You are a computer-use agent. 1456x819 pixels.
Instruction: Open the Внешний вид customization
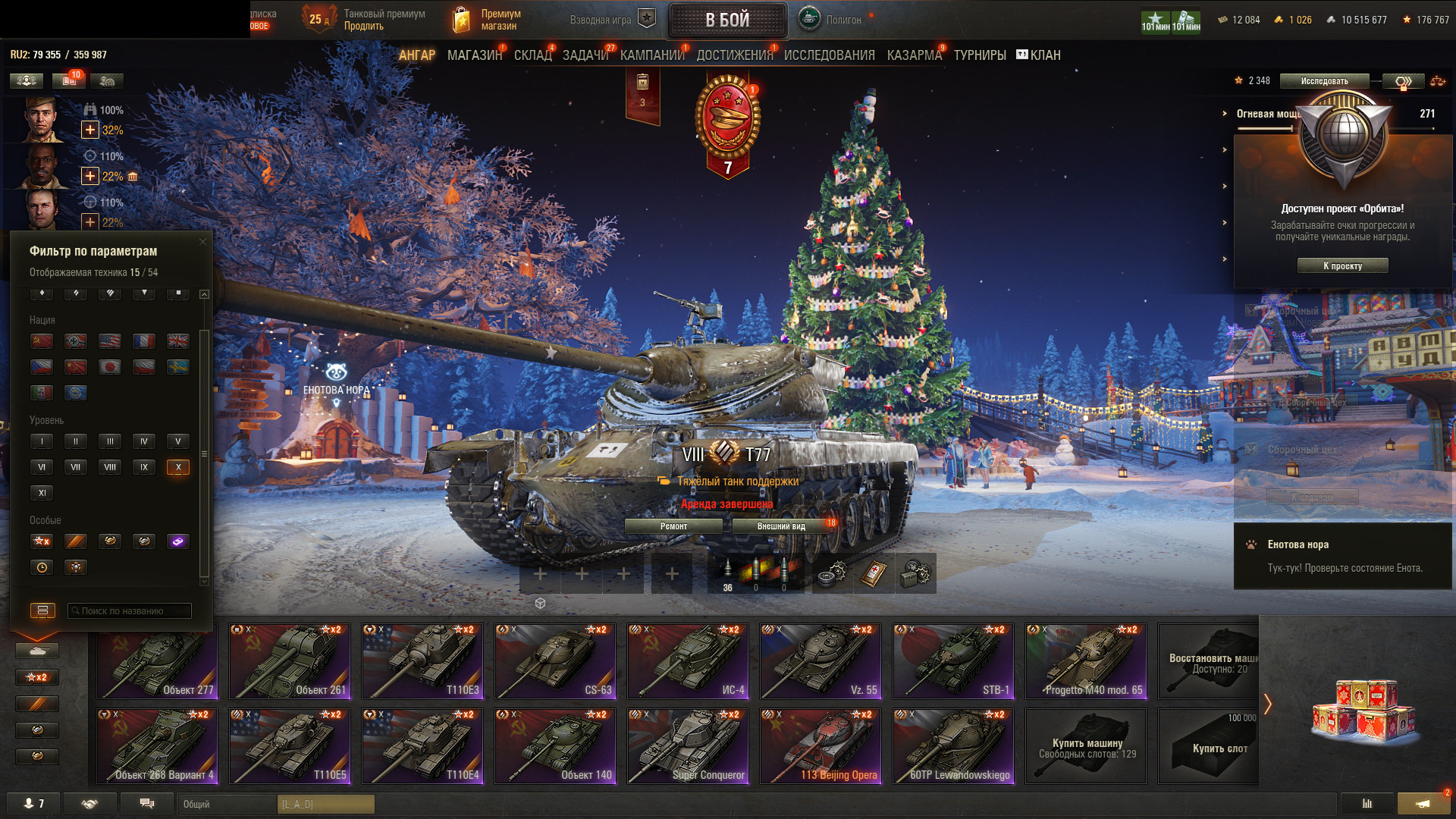(x=781, y=526)
